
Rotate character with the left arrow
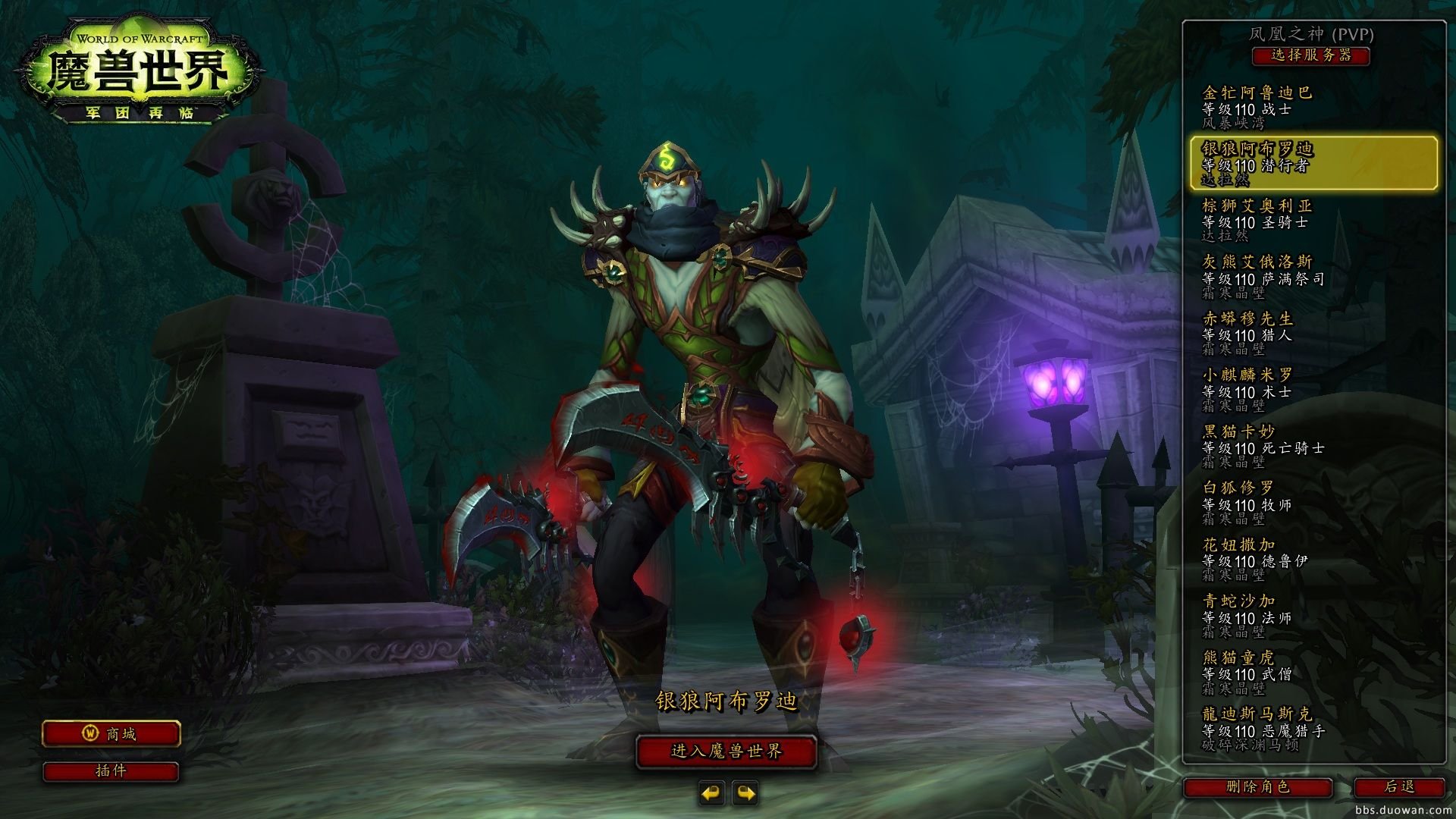tap(711, 793)
